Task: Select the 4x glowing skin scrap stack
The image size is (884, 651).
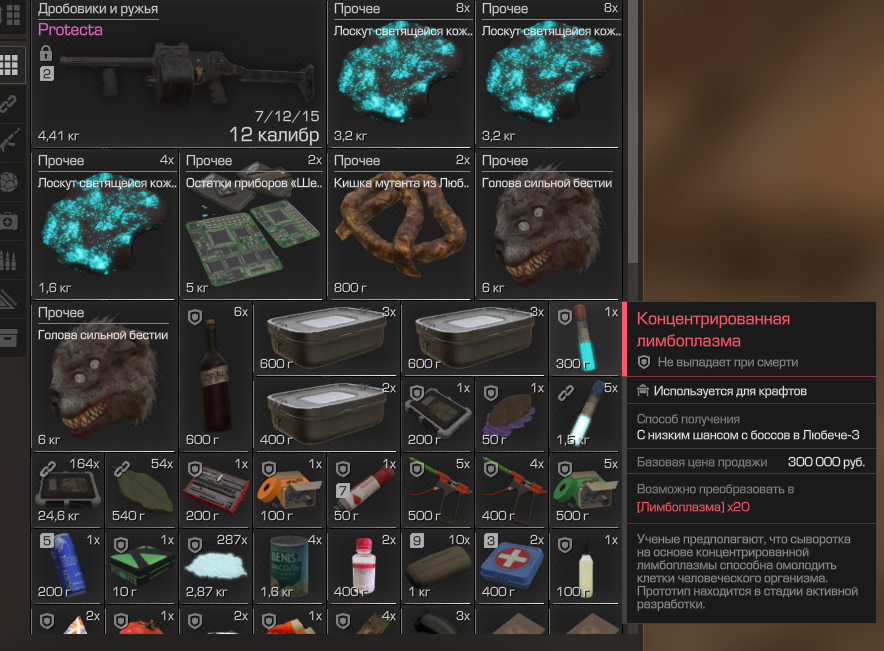Action: pos(105,225)
